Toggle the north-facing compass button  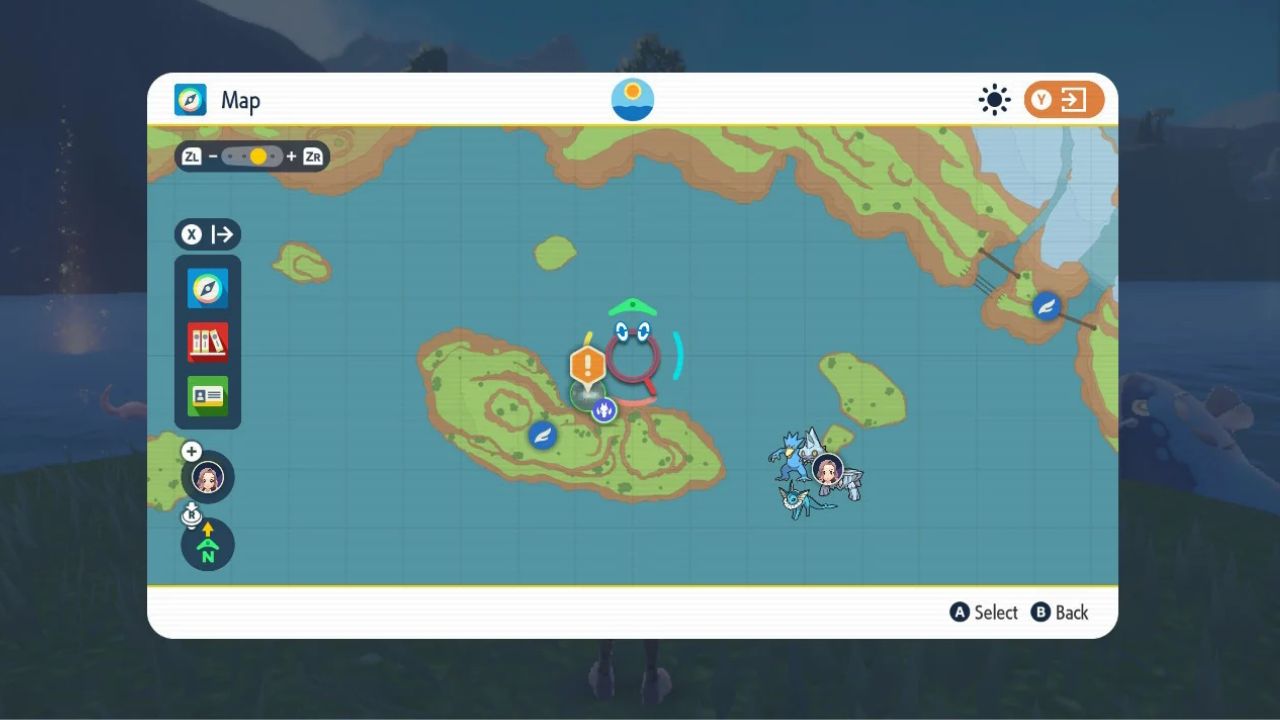[x=208, y=546]
